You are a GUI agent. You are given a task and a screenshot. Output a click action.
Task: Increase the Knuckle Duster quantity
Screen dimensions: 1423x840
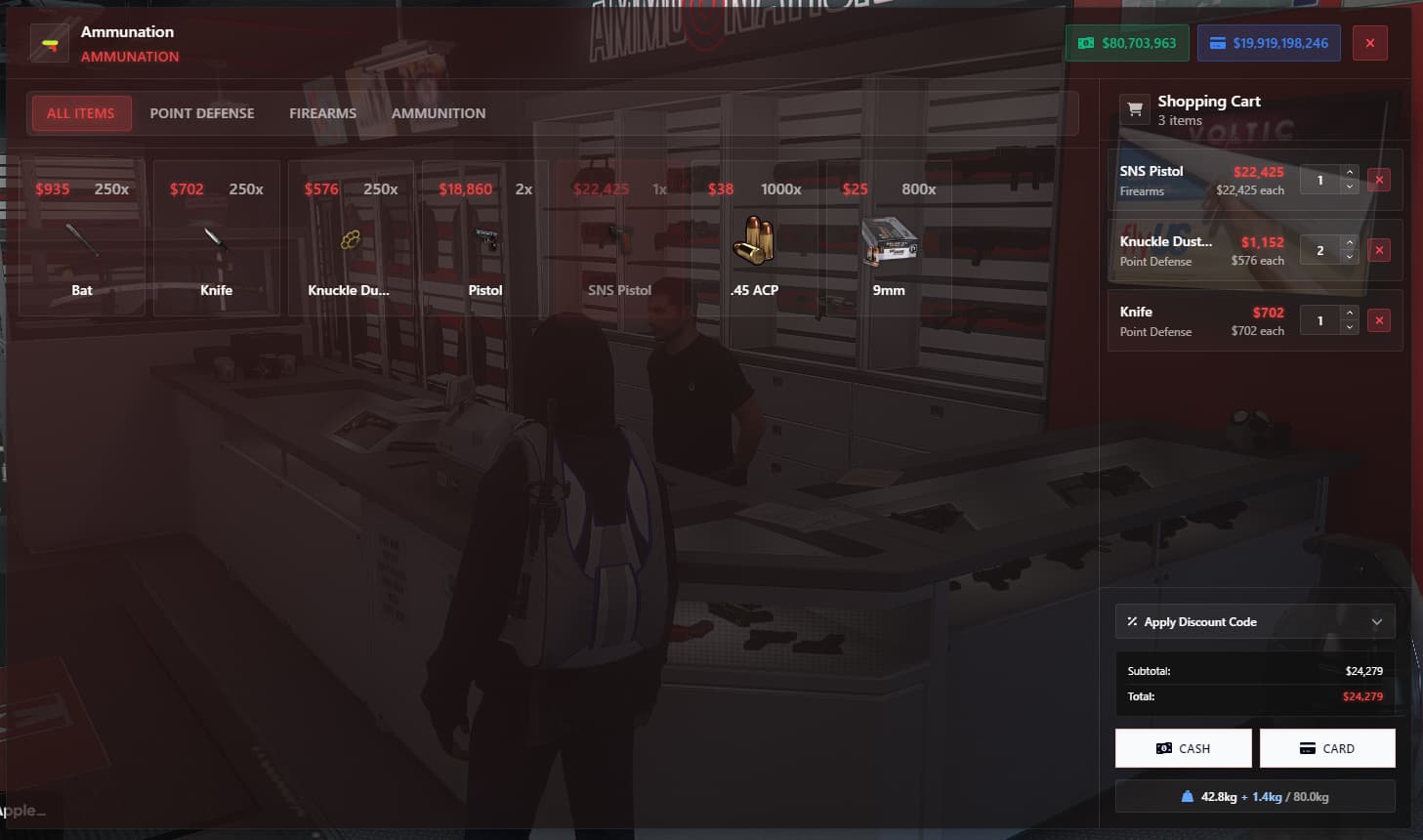pyautogui.click(x=1349, y=244)
